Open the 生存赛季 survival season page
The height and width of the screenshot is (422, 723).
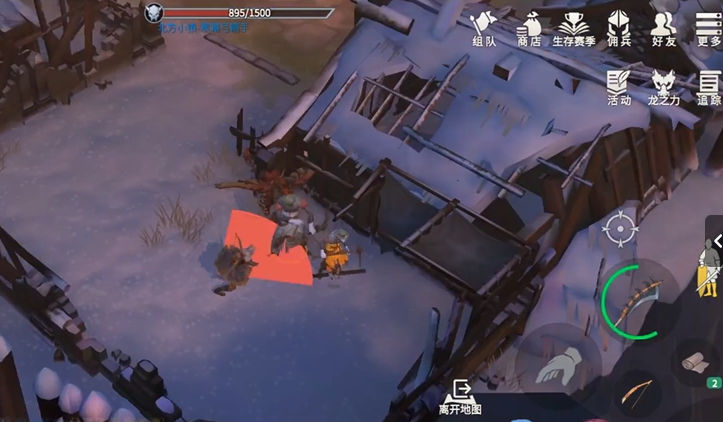[574, 28]
